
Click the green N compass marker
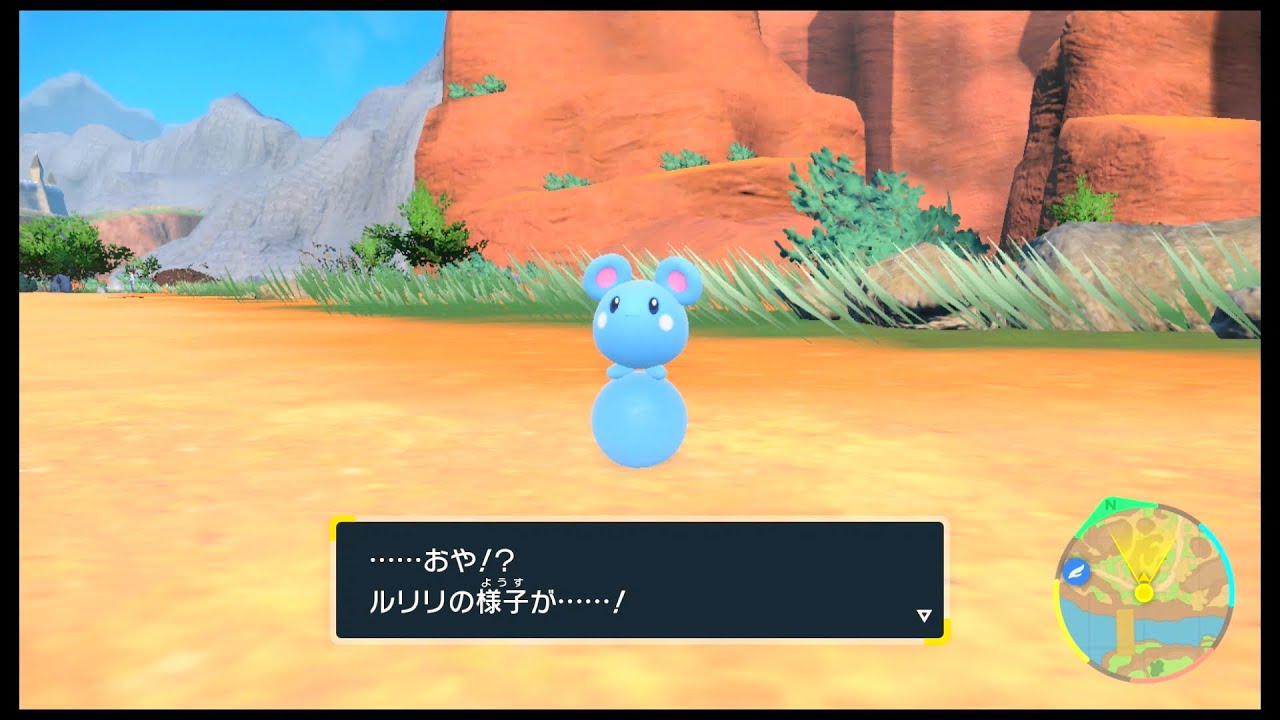click(1110, 505)
